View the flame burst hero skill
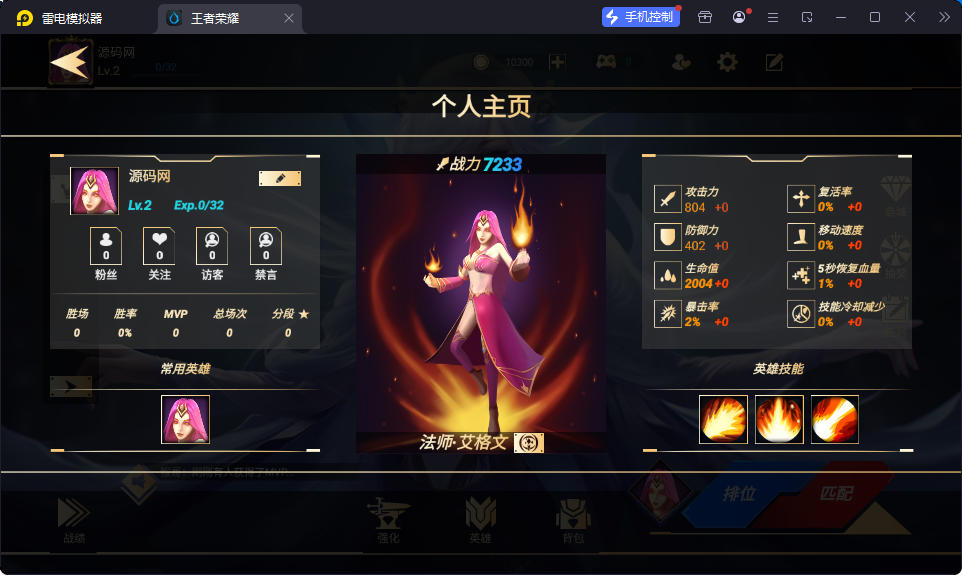 779,419
